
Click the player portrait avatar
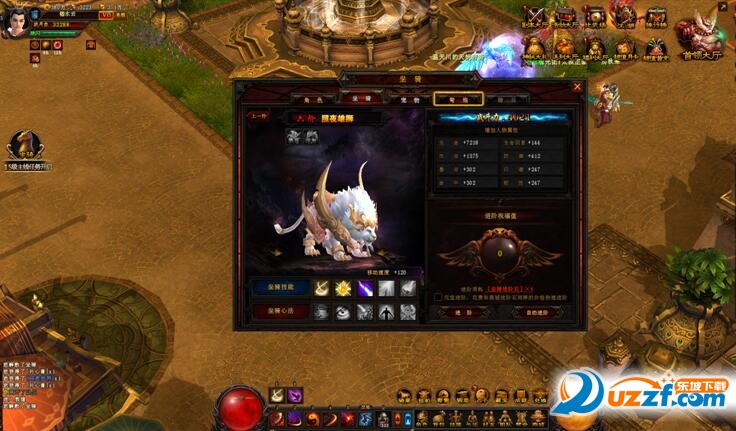tap(13, 24)
